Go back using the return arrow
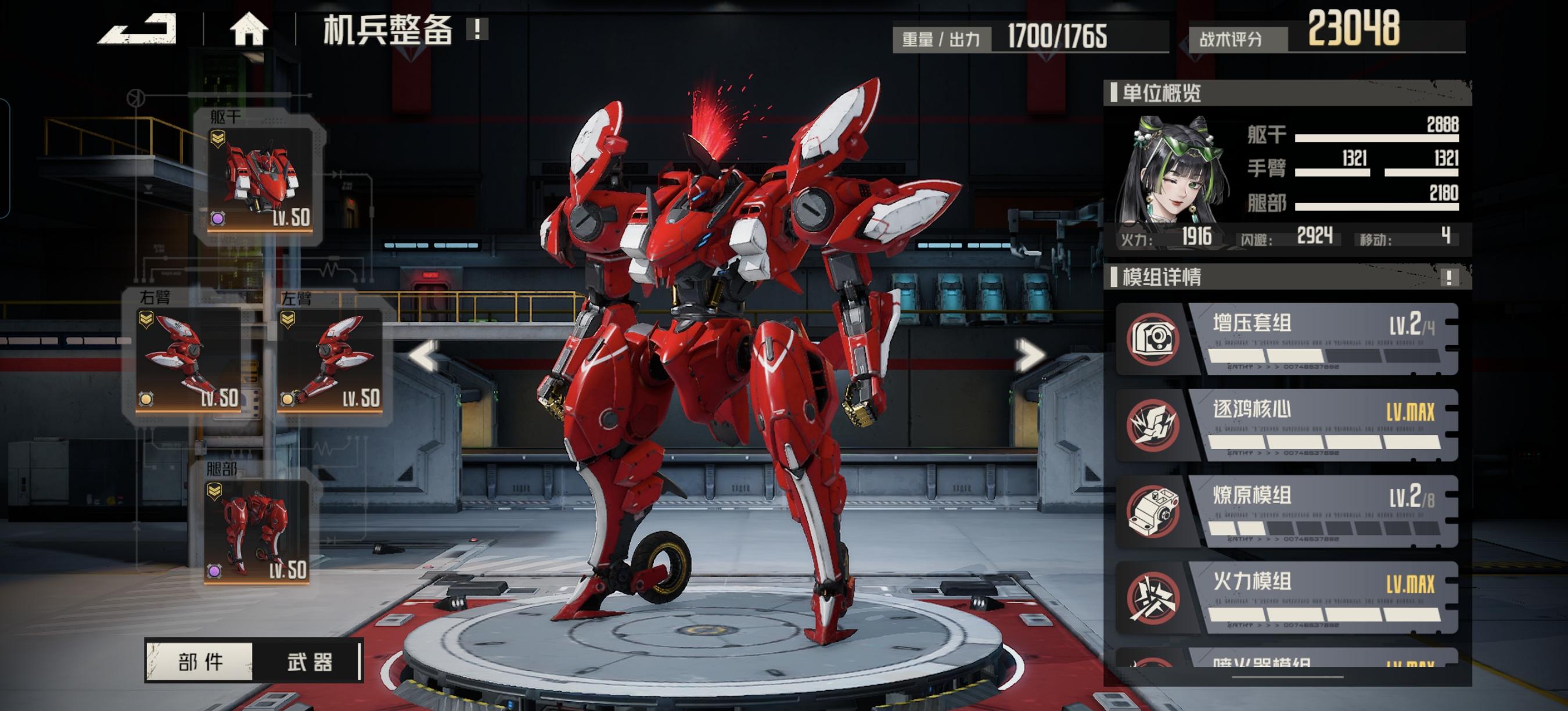 pos(138,29)
